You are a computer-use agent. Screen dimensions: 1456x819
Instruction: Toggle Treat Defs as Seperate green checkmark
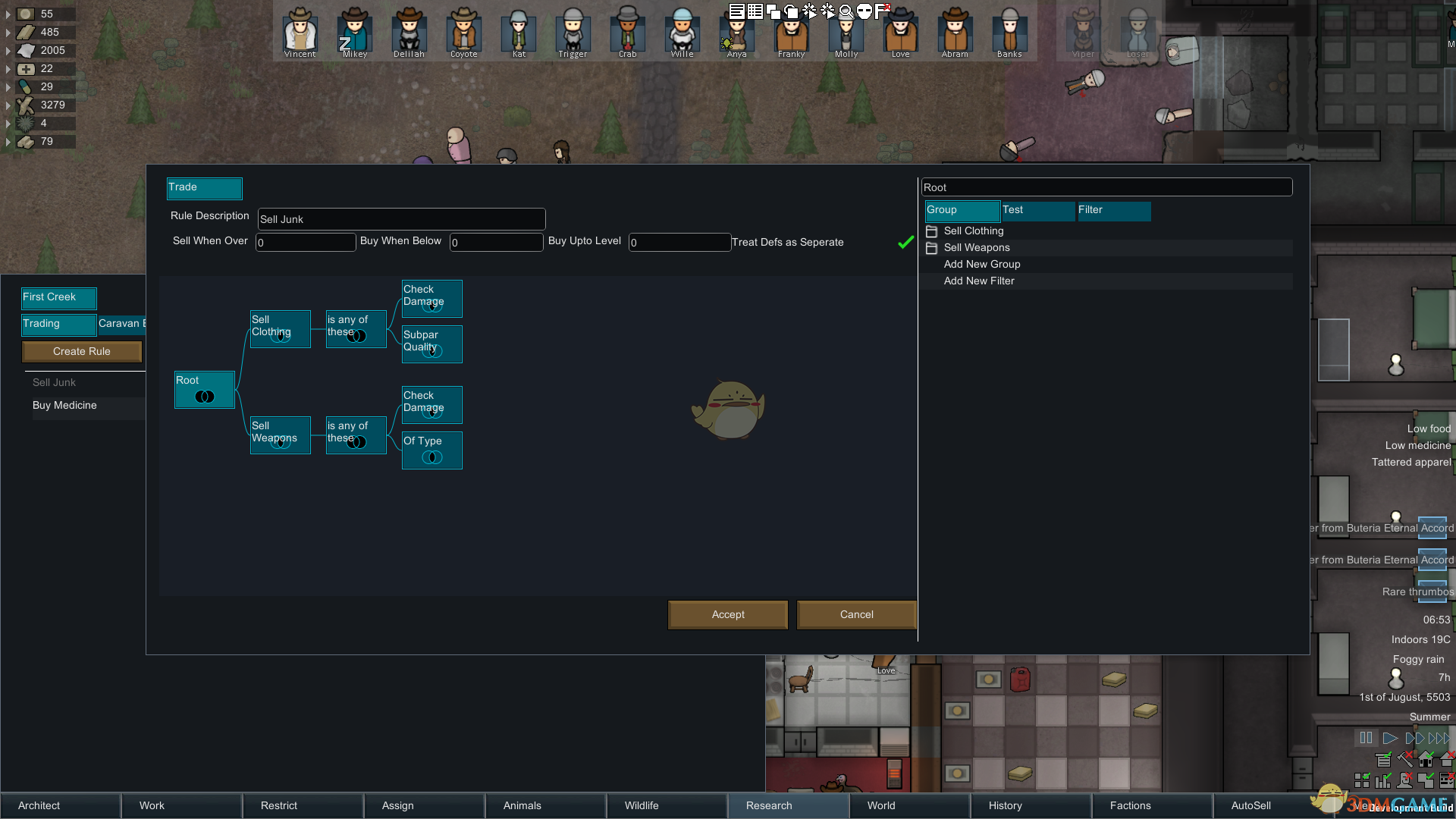tap(906, 243)
